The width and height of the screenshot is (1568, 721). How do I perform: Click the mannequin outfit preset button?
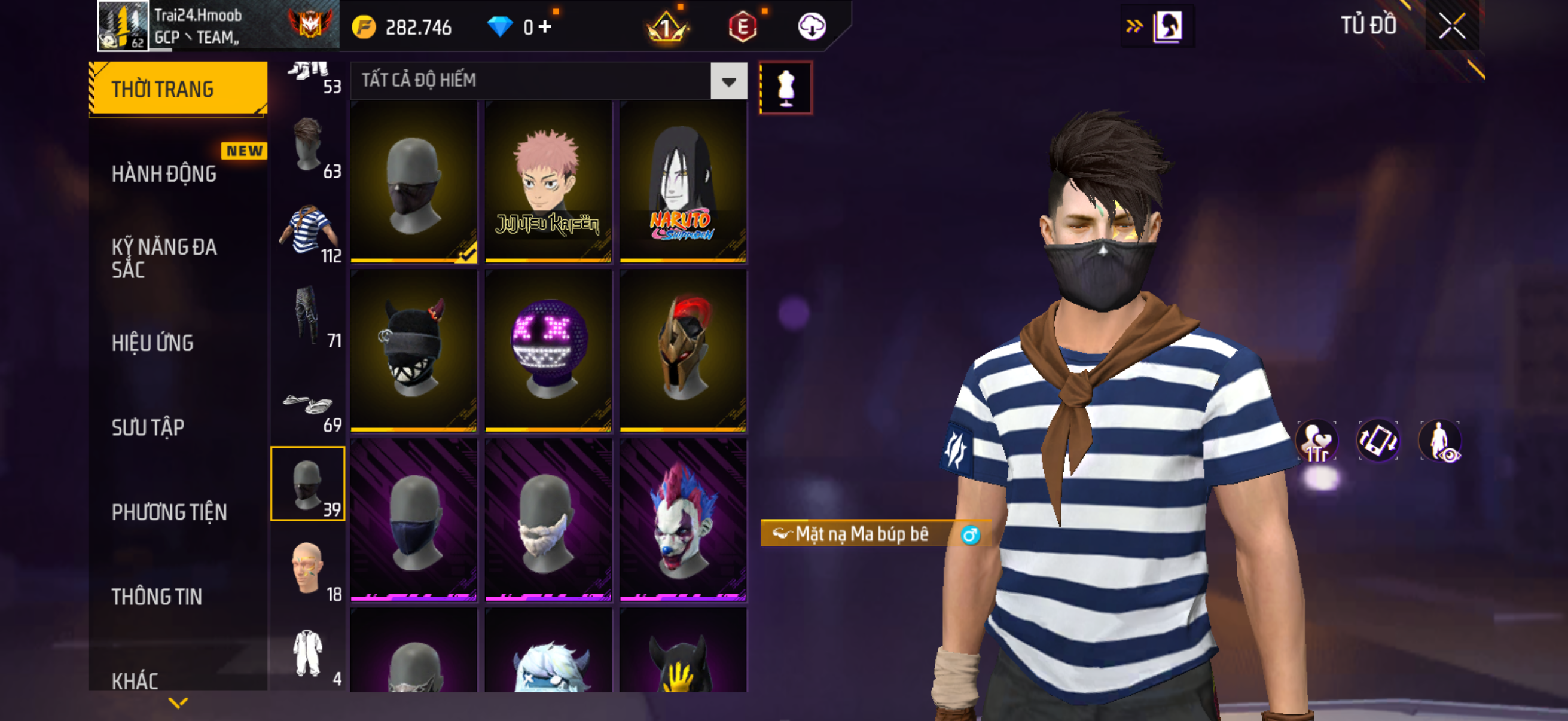click(x=785, y=88)
